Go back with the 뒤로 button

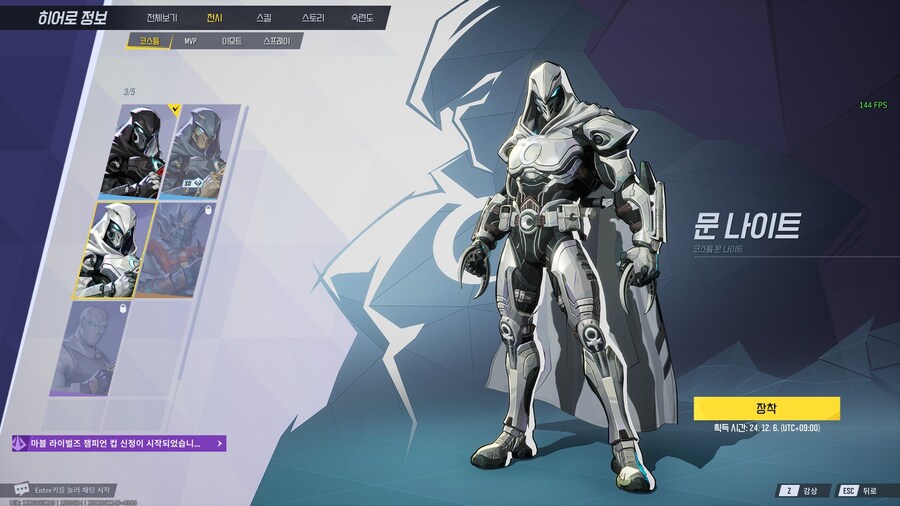coord(858,490)
